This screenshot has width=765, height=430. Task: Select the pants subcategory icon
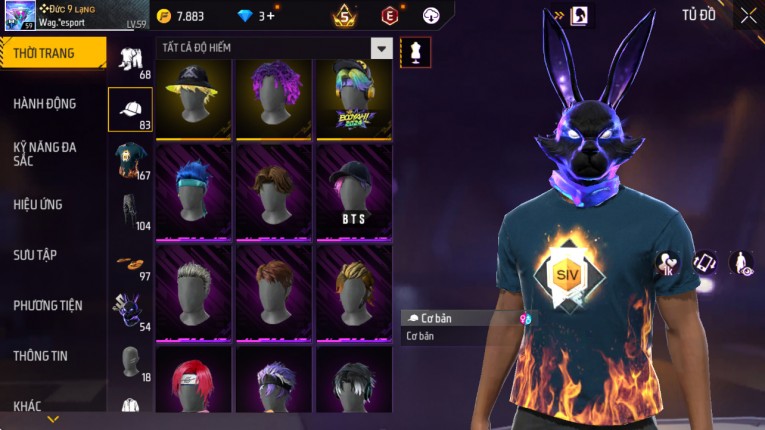click(130, 210)
